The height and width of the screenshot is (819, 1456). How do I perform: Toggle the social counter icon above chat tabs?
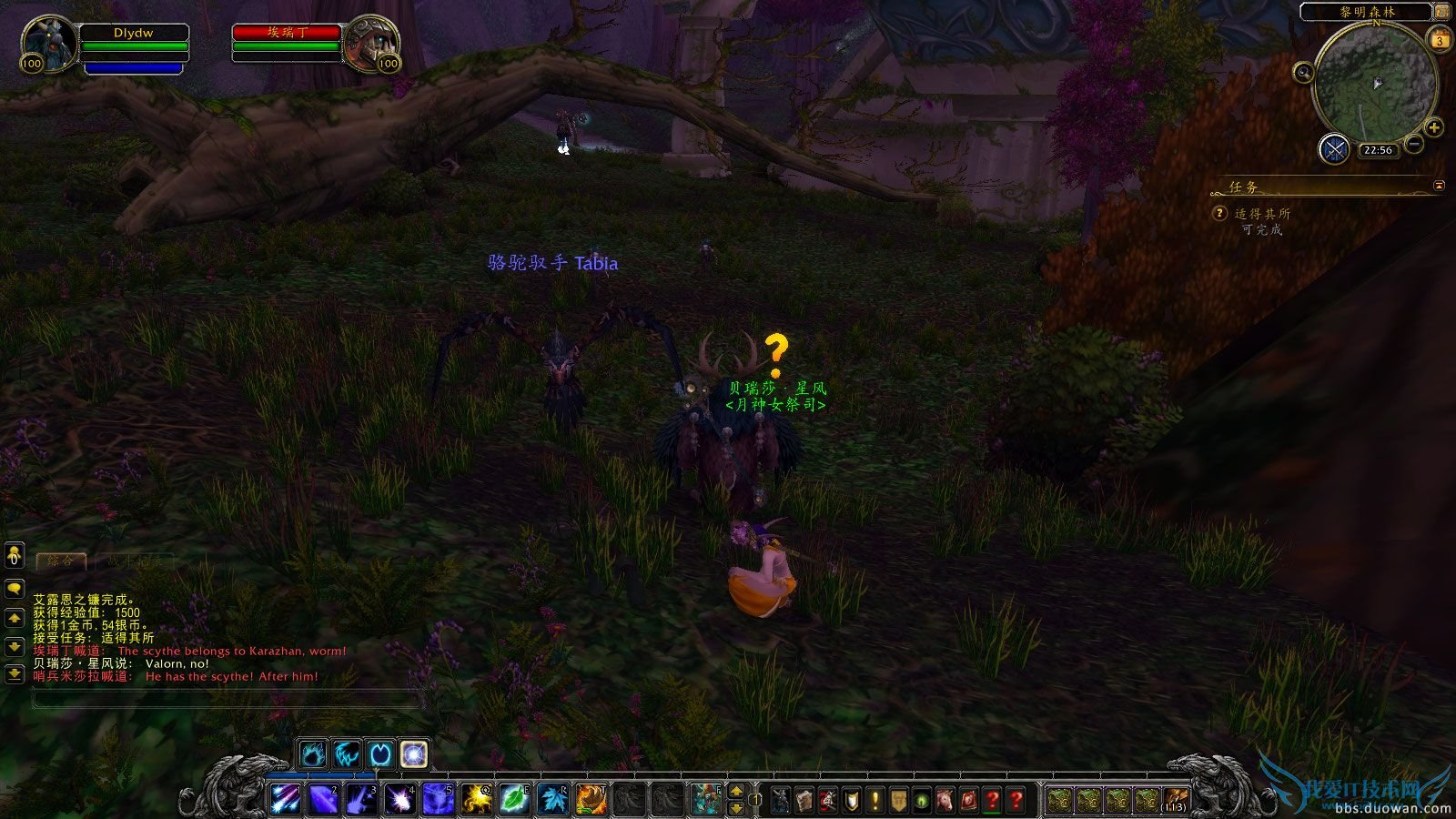point(14,556)
